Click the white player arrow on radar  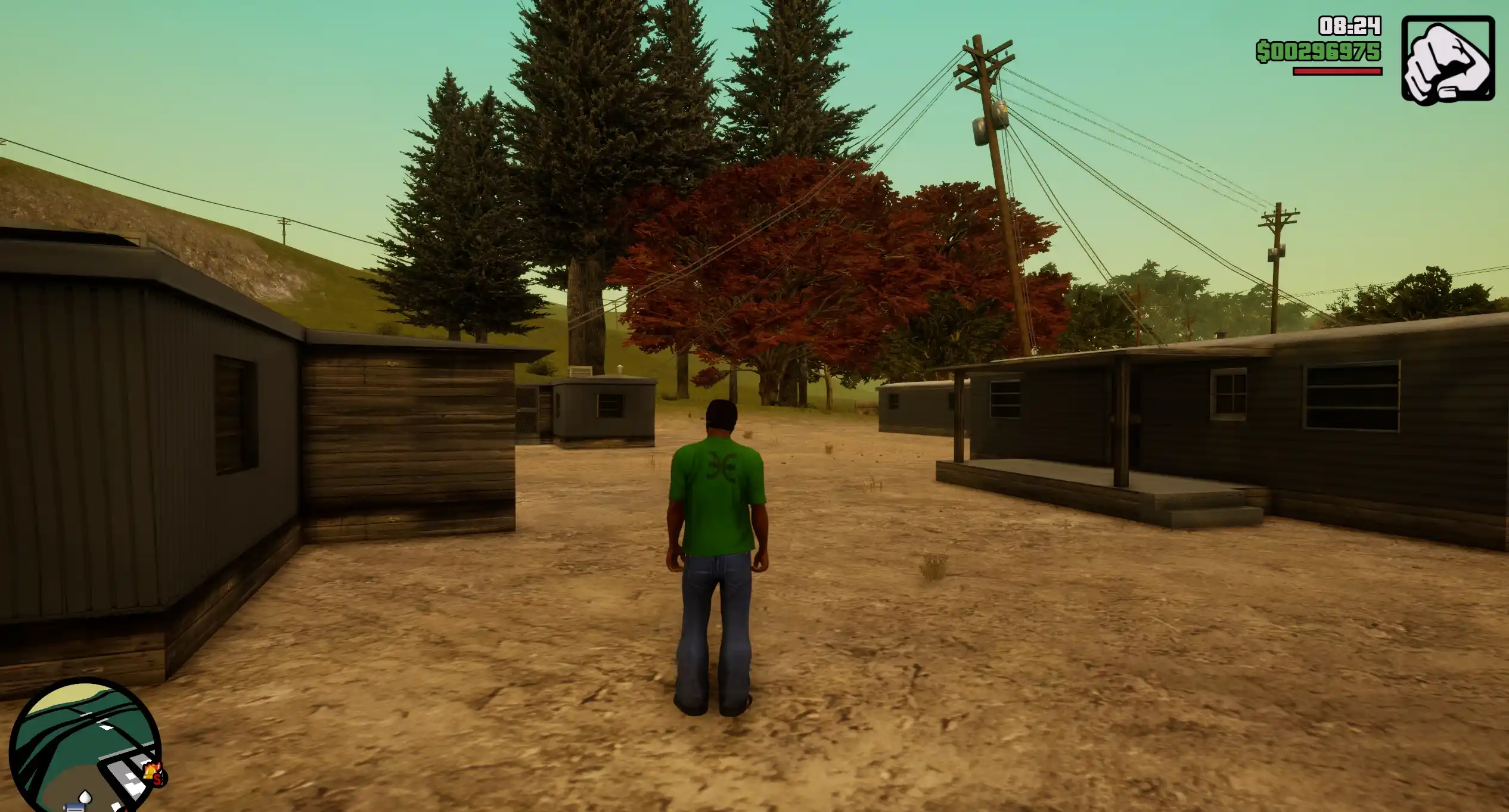coord(85,796)
